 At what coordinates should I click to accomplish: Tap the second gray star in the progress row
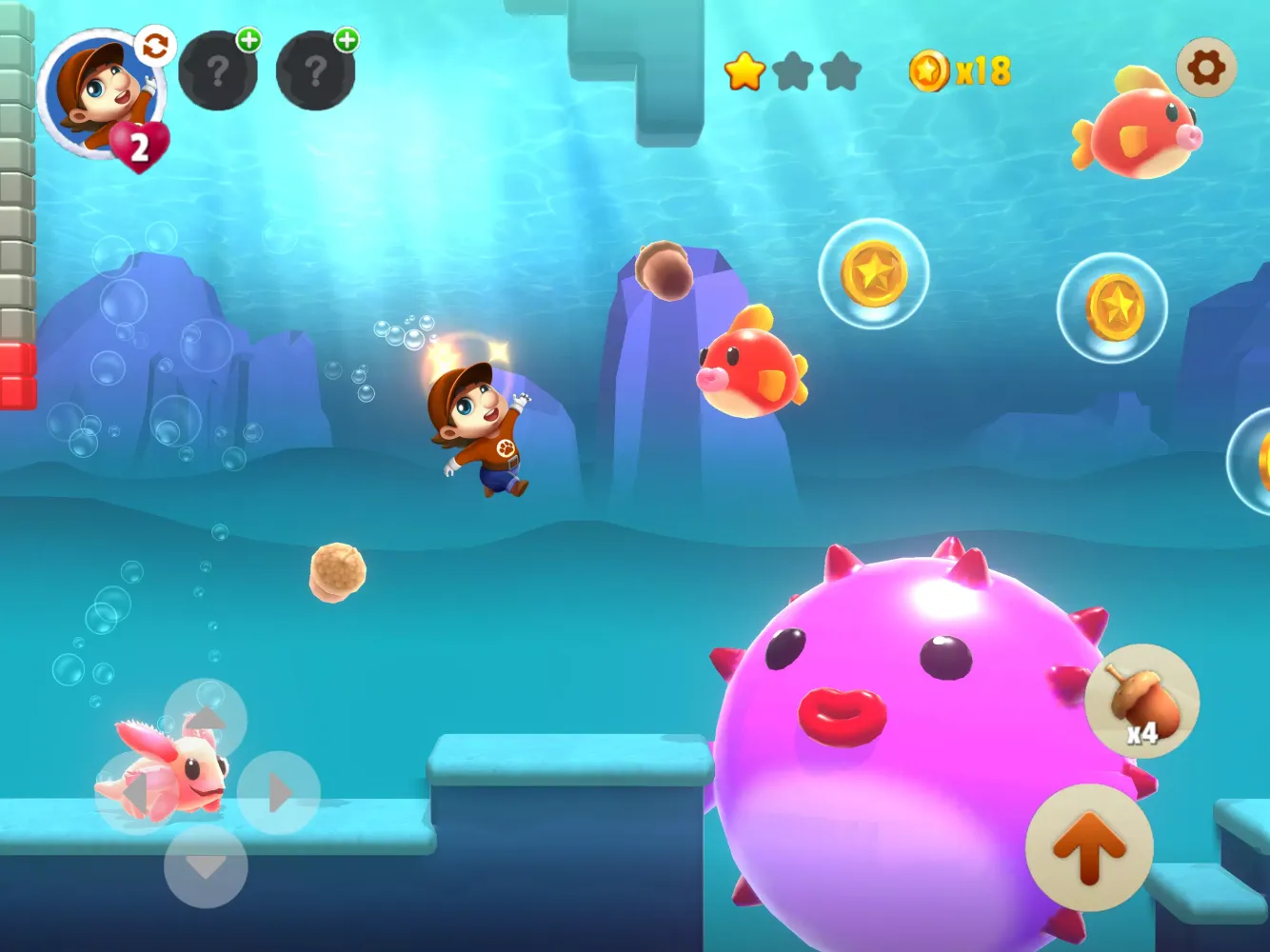[x=794, y=69]
